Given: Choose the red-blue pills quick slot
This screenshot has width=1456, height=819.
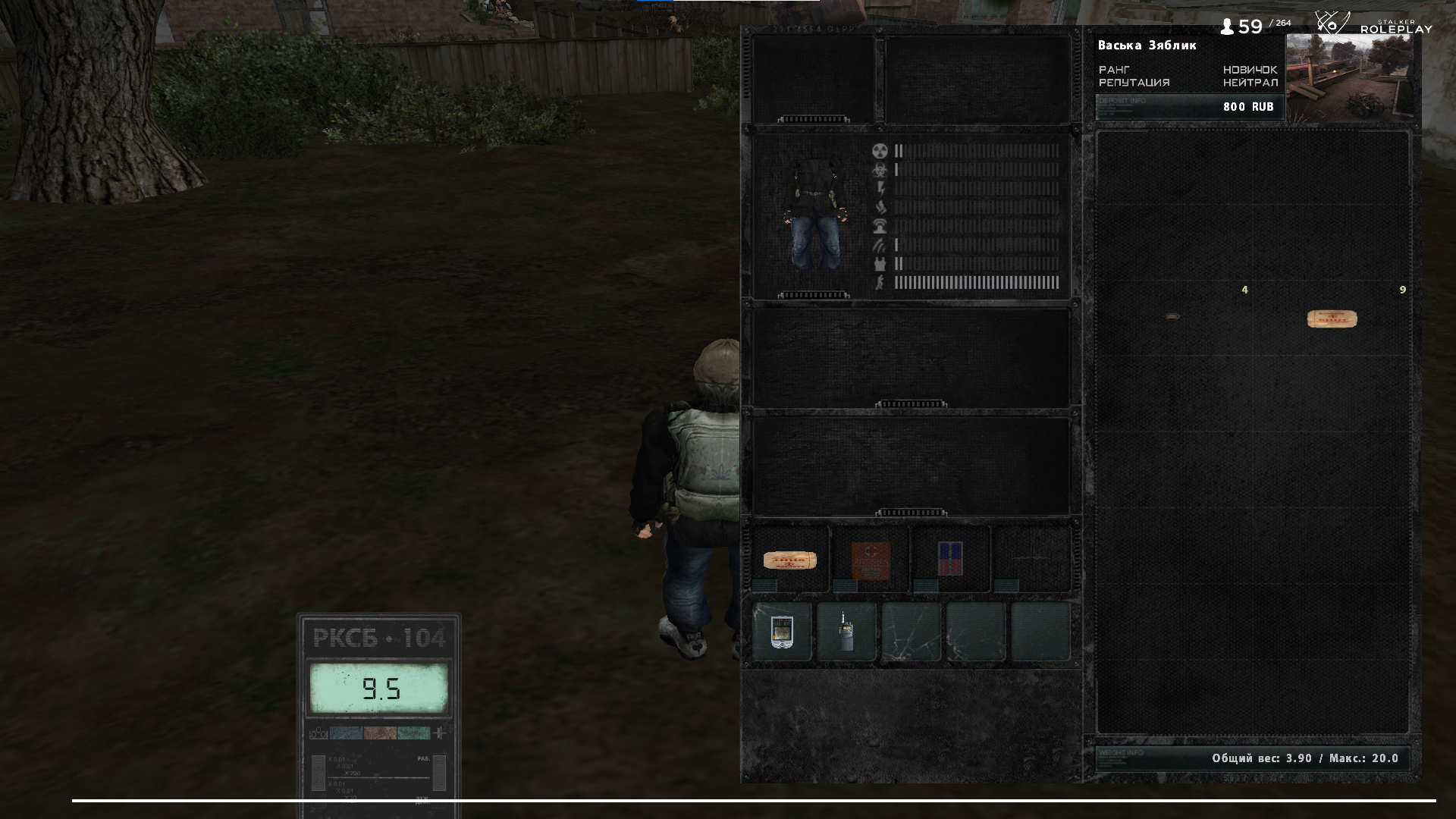Looking at the screenshot, I should [x=950, y=559].
